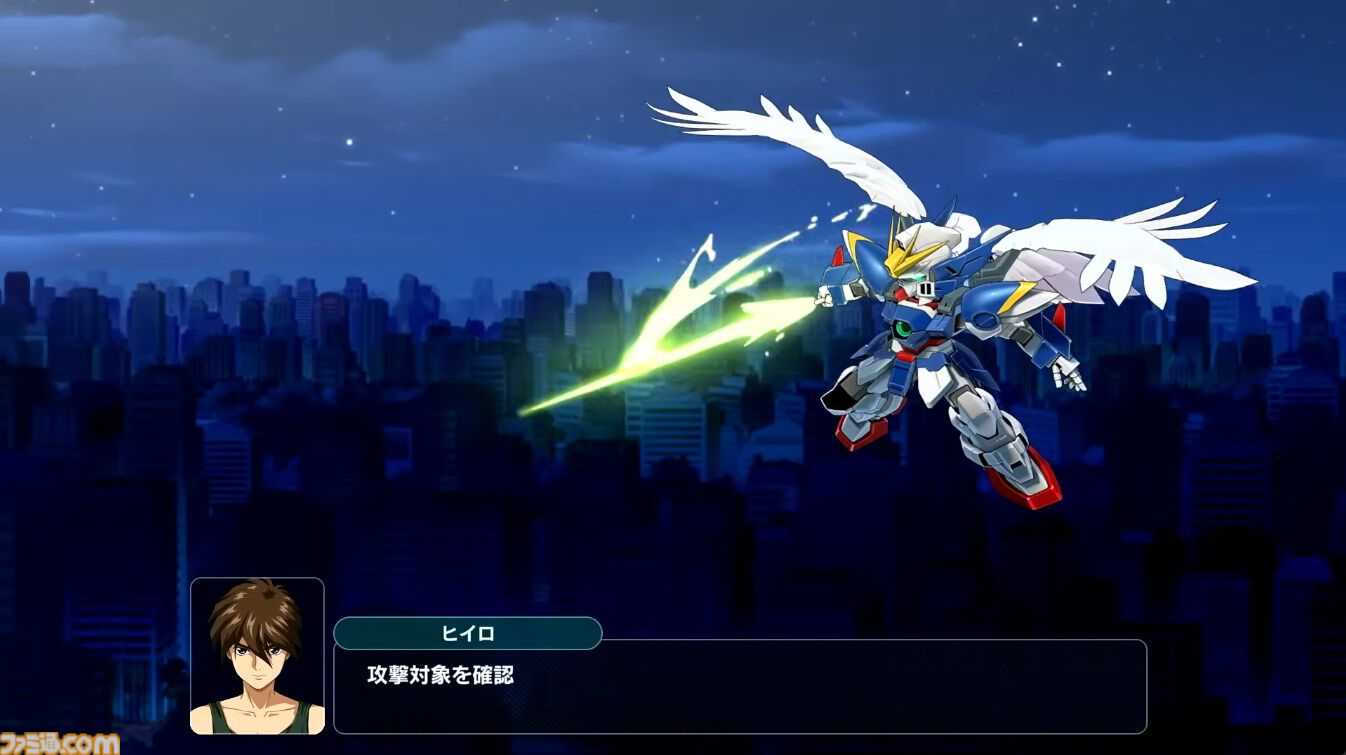Click the beam saber hilt in the Gundam's hand

pos(822,300)
